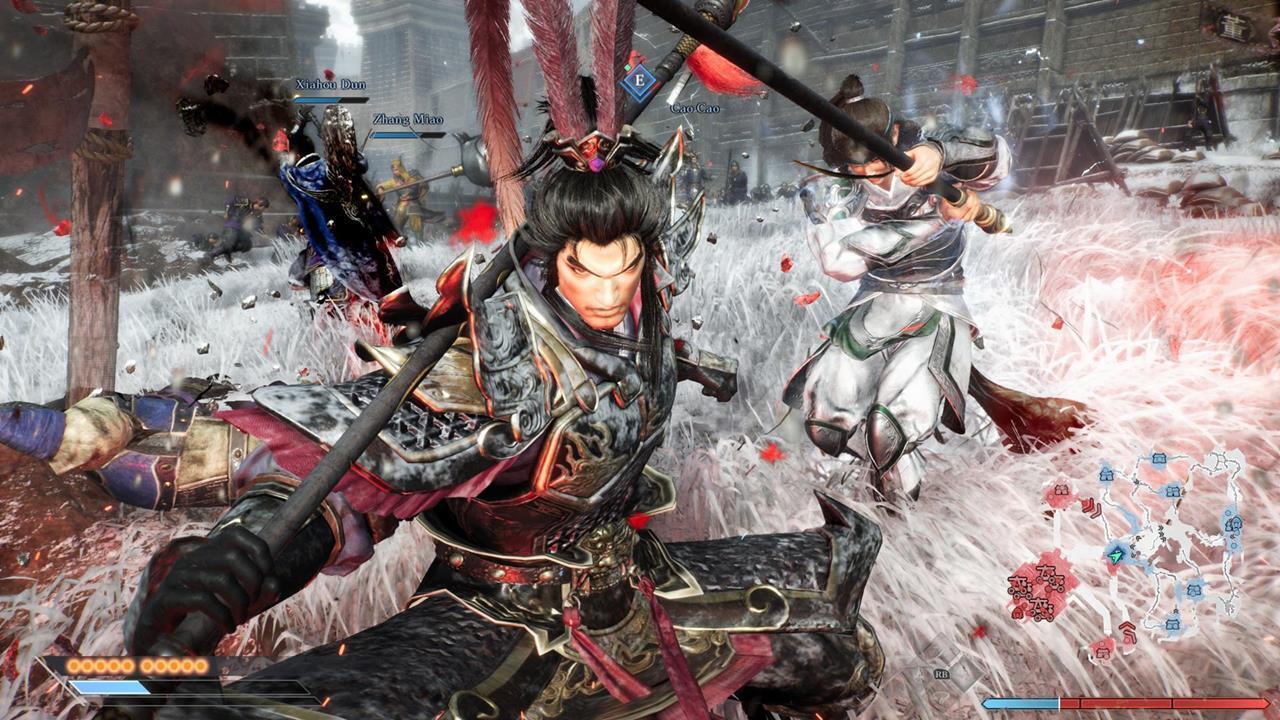Click the last orange gauge orb

200,664
